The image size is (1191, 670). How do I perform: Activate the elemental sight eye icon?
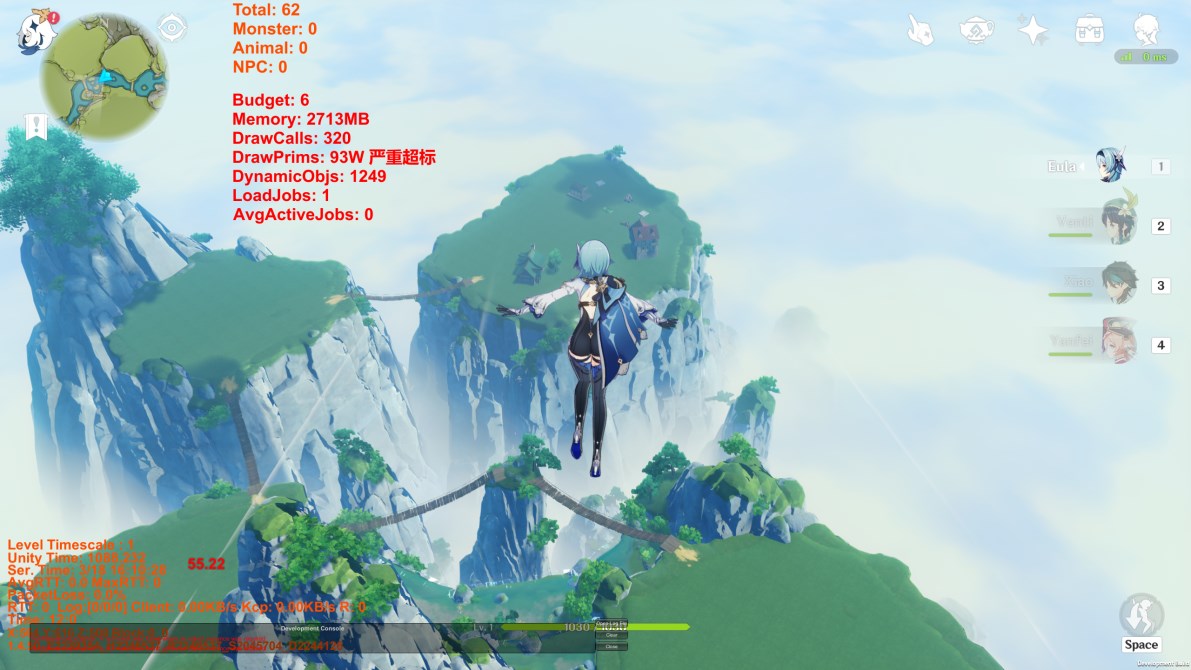pos(172,27)
